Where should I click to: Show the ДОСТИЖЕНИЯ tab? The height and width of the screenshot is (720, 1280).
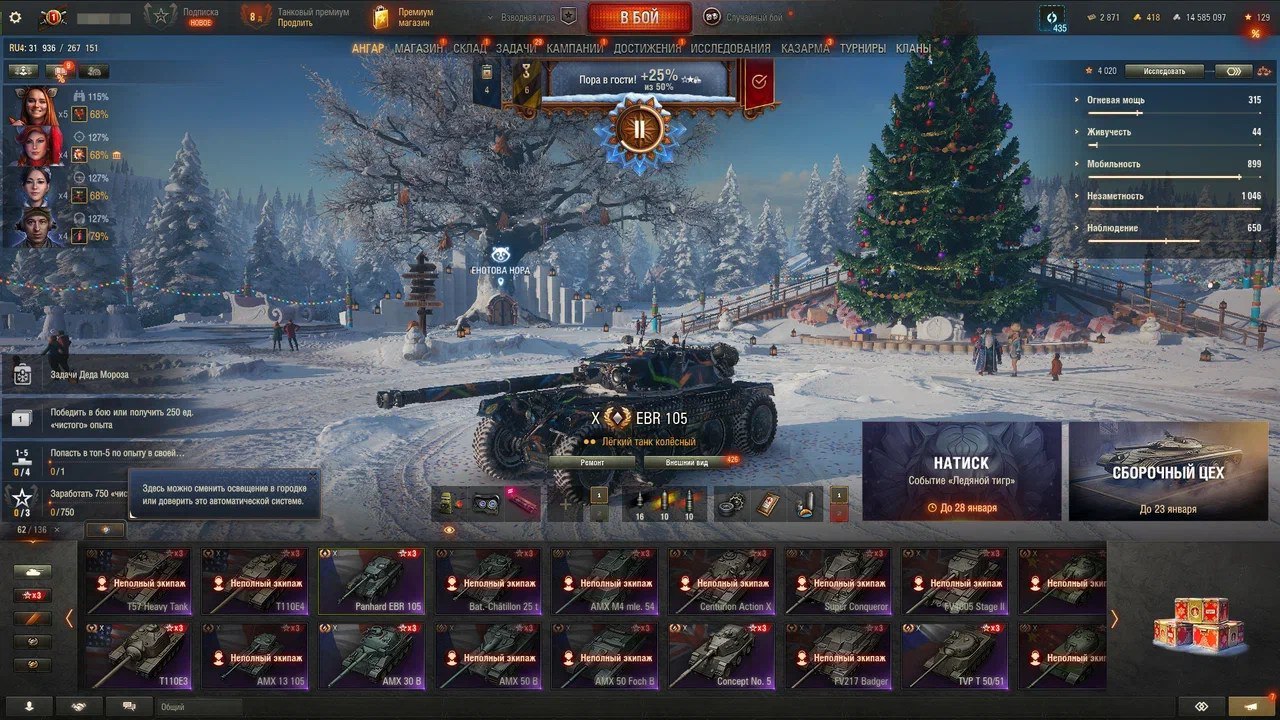(x=647, y=48)
